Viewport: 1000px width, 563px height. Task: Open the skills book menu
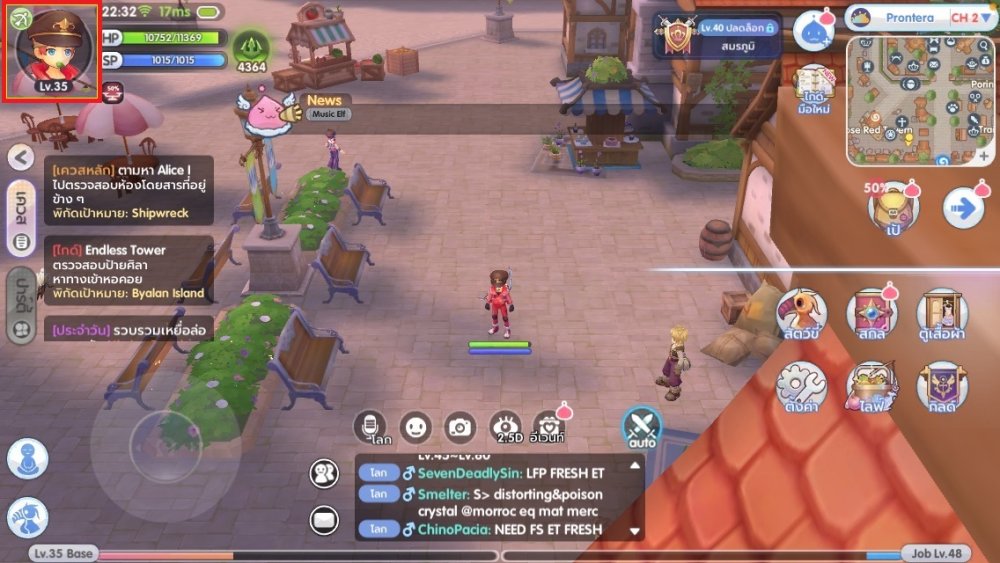coord(872,316)
